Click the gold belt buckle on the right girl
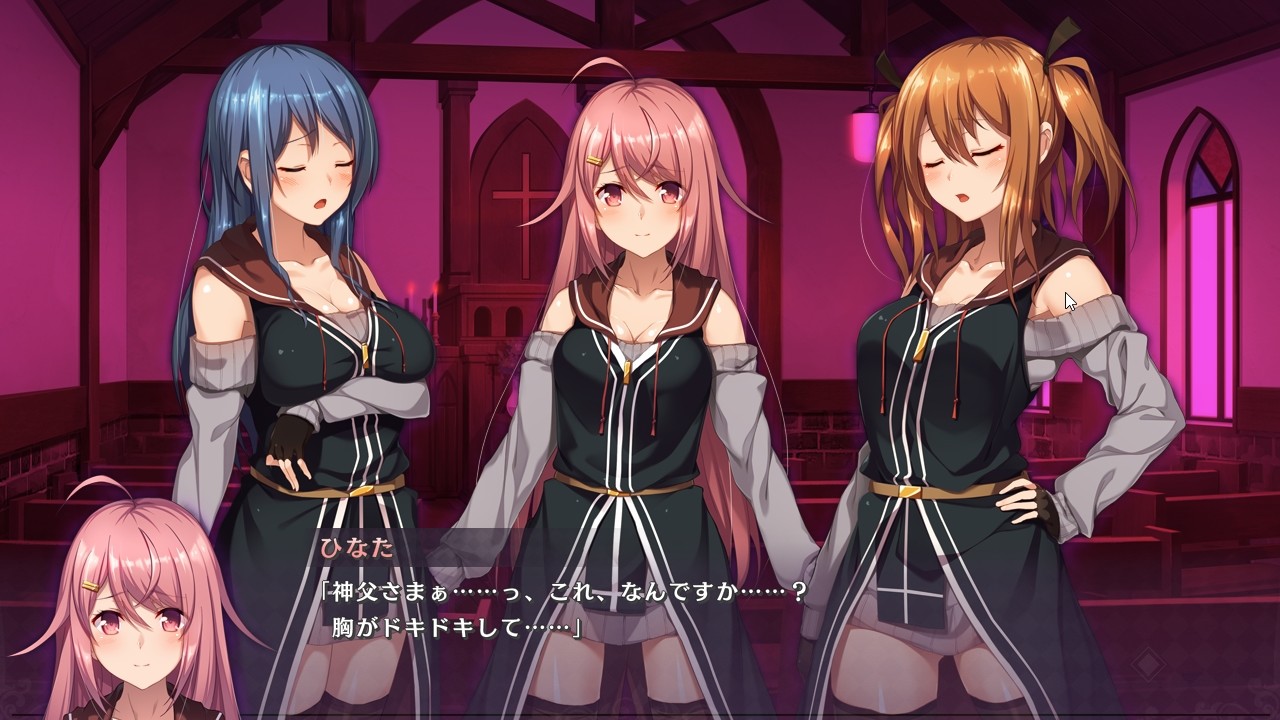 tap(912, 492)
